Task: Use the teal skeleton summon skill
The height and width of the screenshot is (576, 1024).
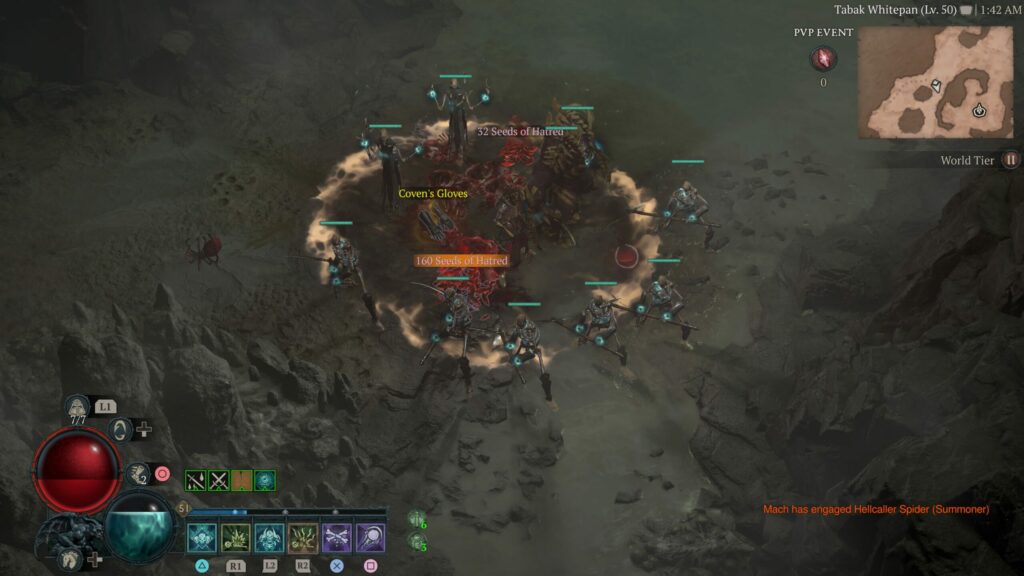Action: coord(270,538)
